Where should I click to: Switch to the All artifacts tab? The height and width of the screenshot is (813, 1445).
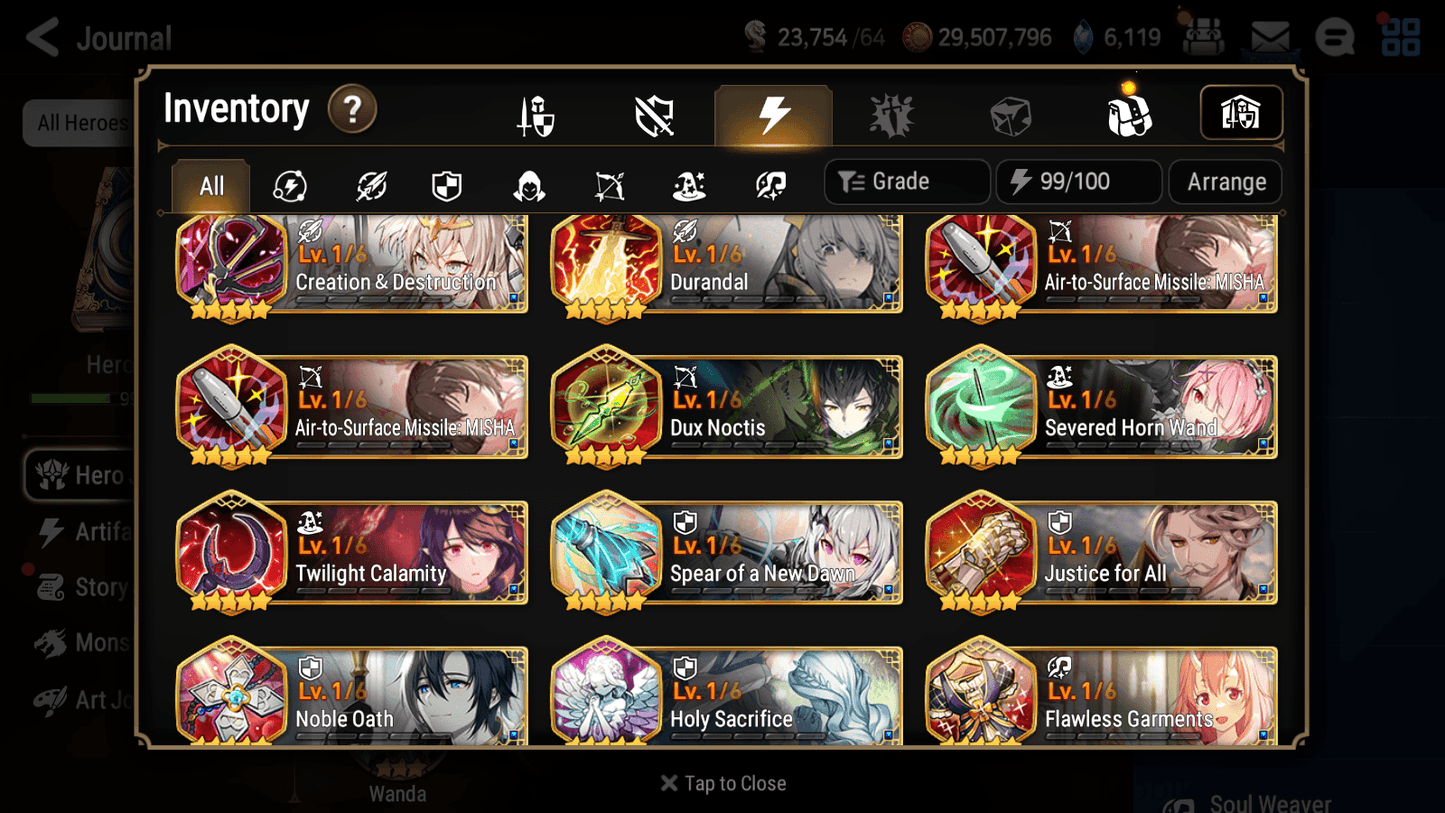(210, 185)
